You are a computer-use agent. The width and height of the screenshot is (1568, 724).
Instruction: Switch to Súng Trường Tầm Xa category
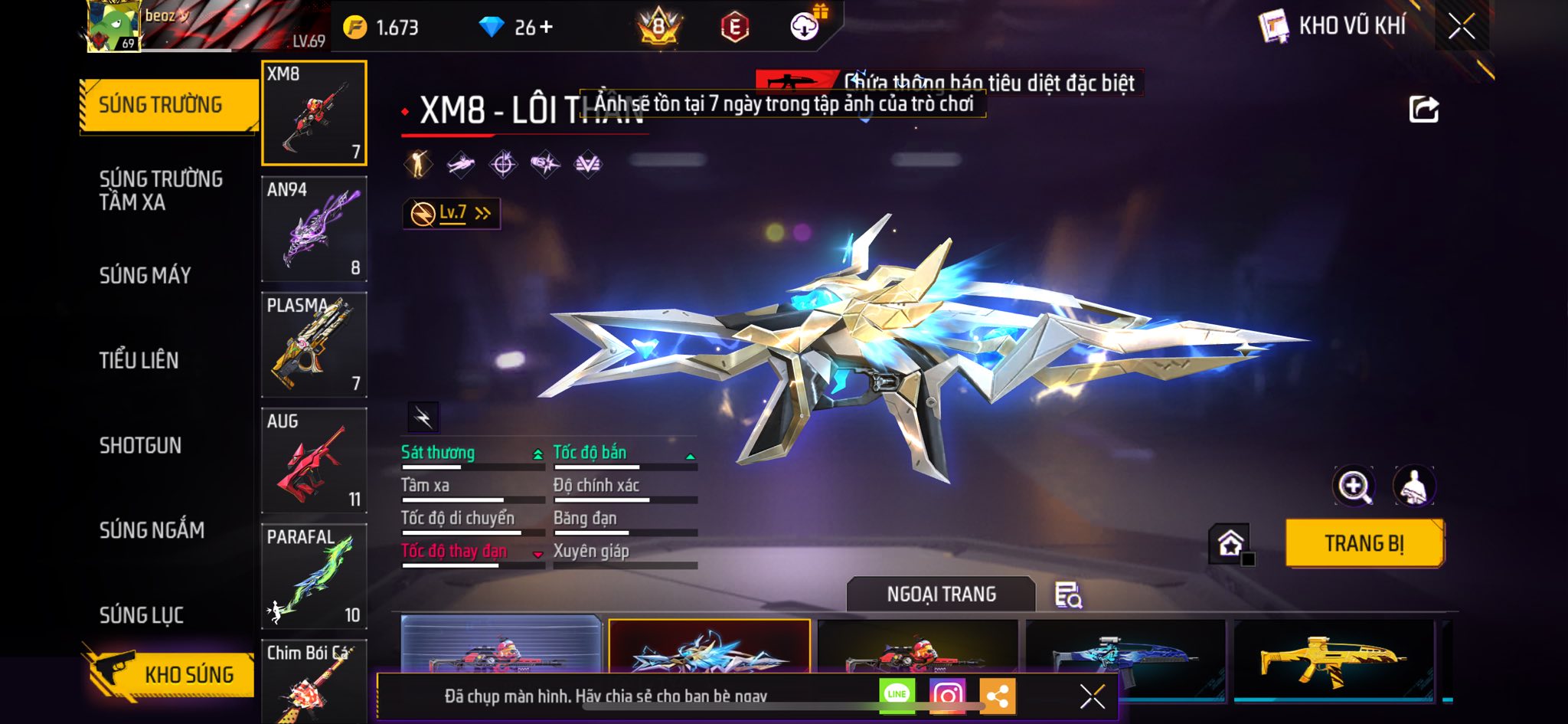161,190
